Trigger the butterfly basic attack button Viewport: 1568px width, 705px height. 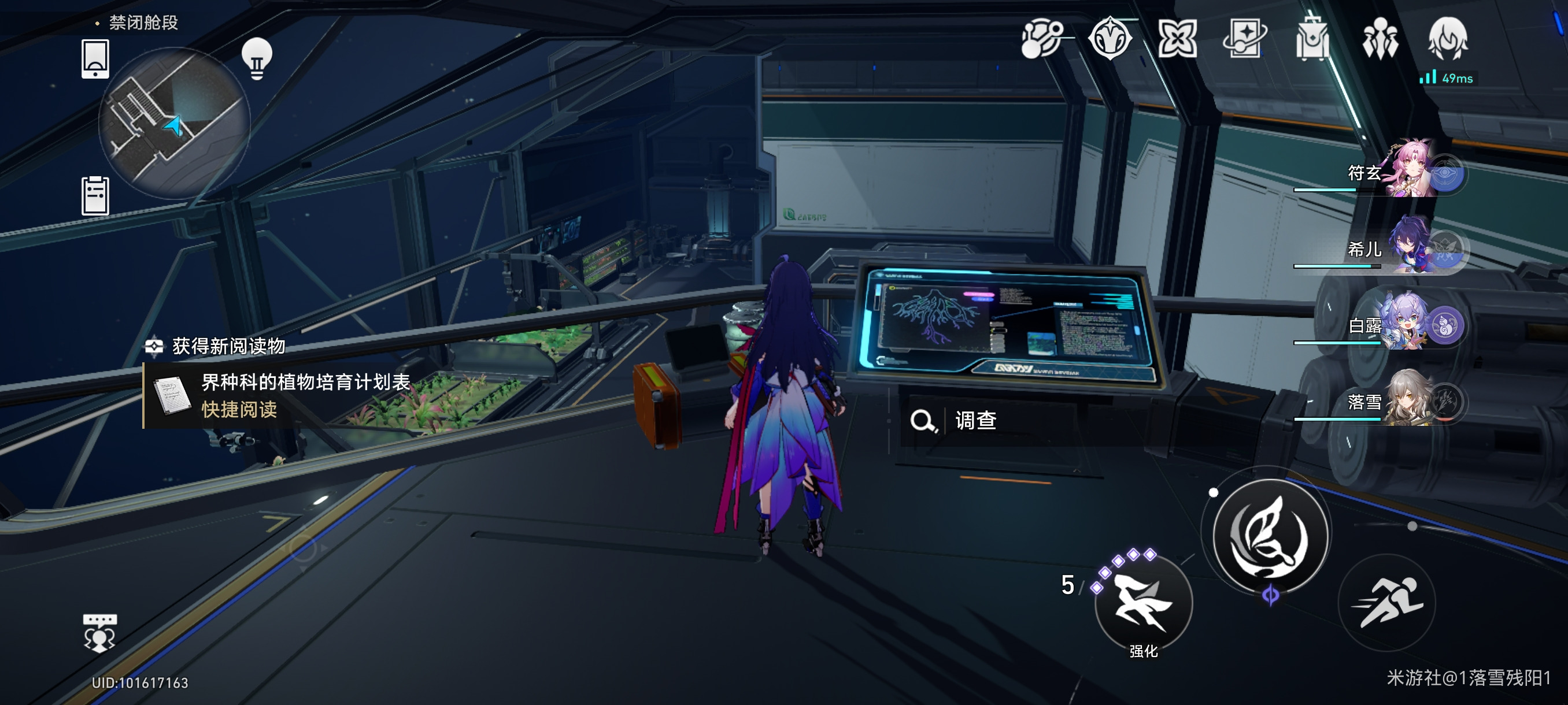(x=1270, y=535)
